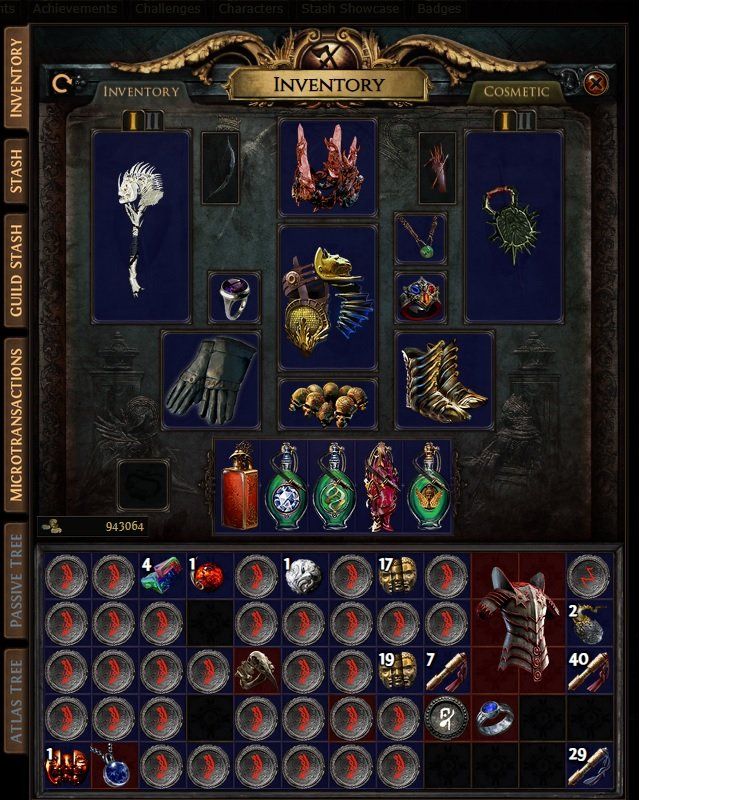The height and width of the screenshot is (800, 734).
Task: Select the equipped grey gloves
Action: (210, 381)
